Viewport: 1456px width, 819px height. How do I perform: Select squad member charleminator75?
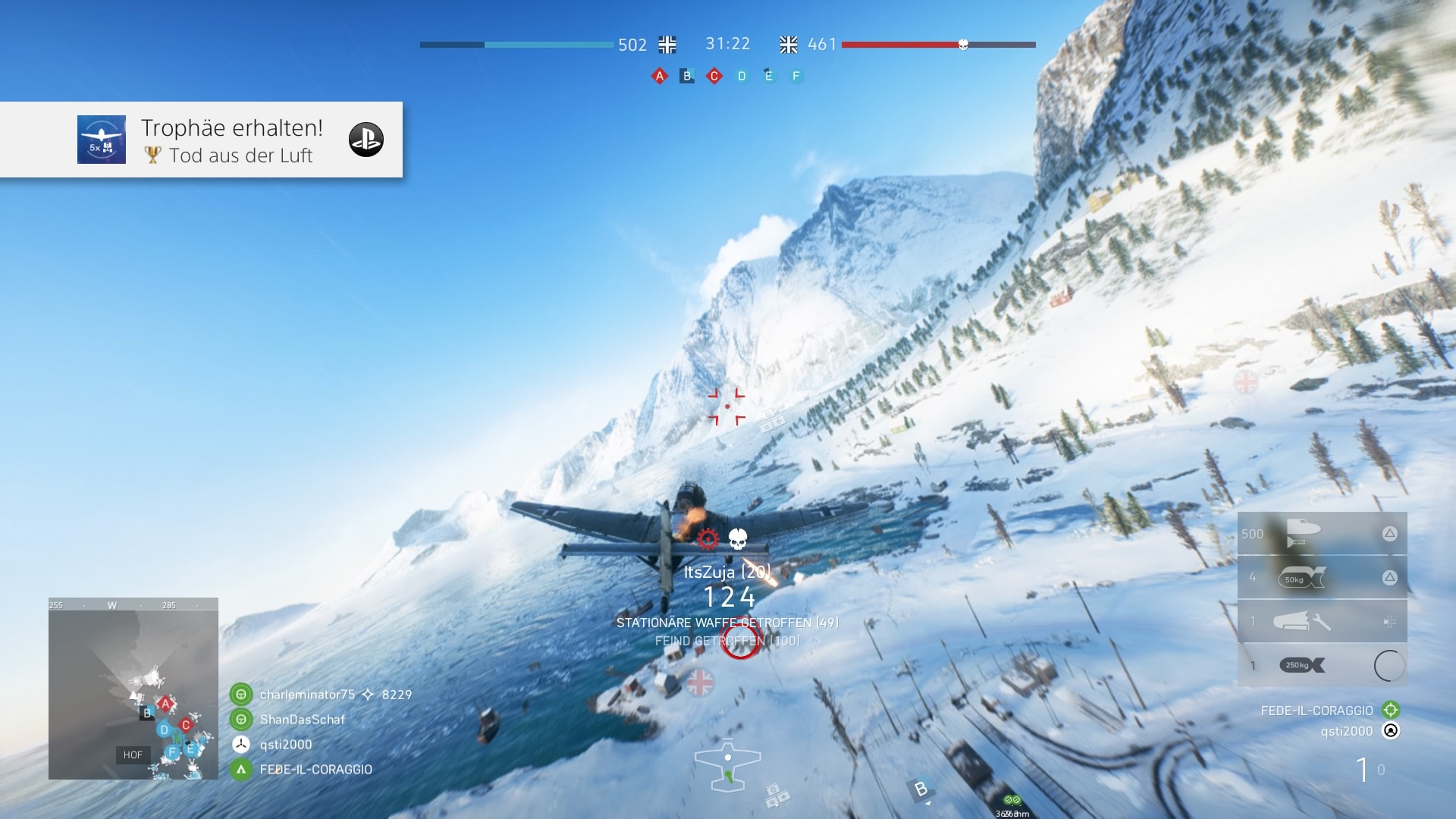[x=306, y=695]
